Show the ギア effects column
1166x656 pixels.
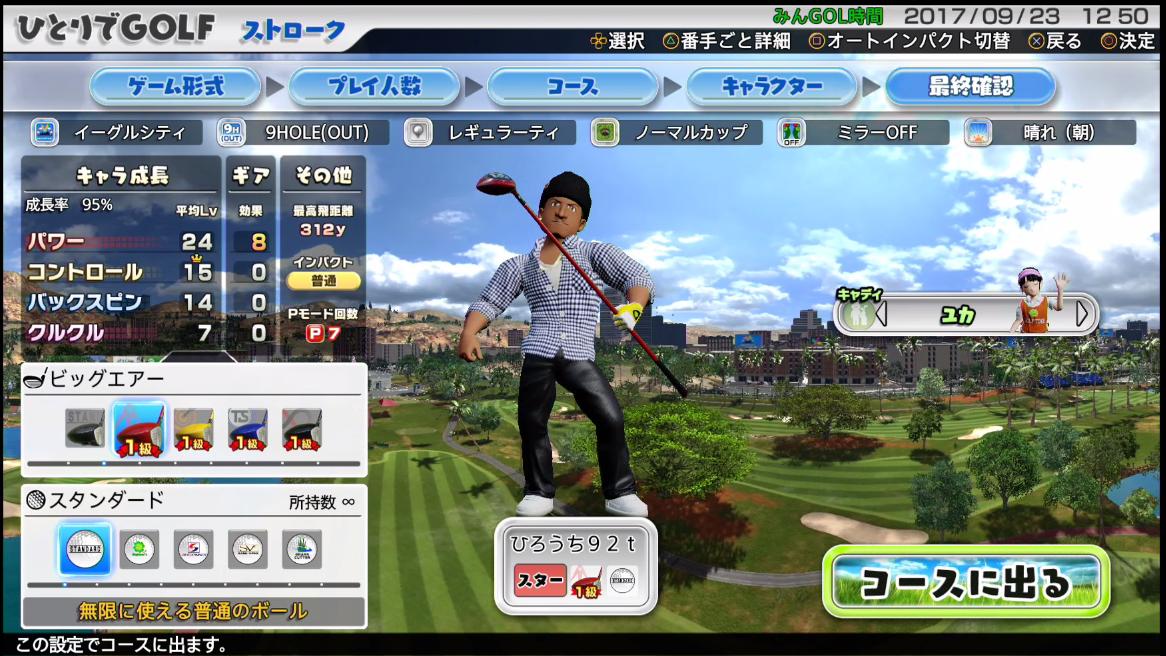[x=250, y=176]
